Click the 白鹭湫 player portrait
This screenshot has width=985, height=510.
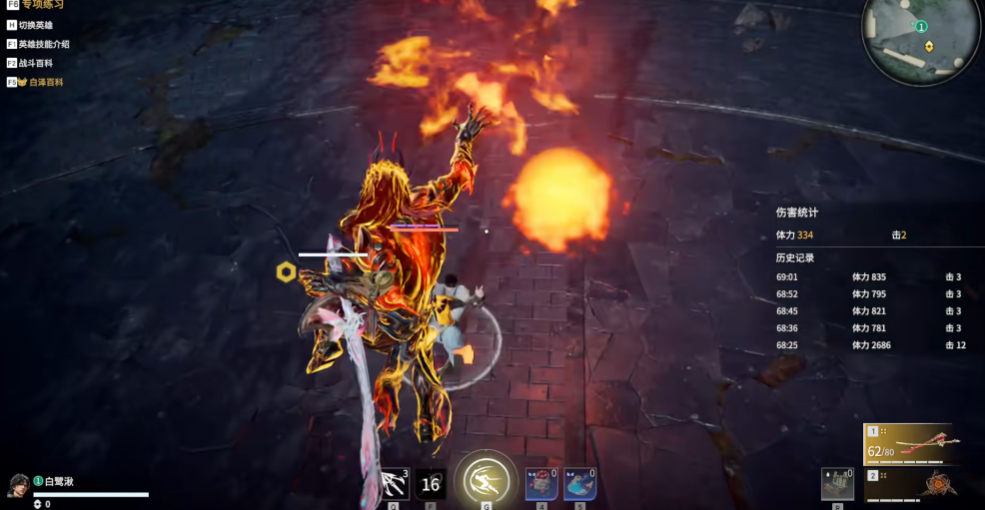17,485
